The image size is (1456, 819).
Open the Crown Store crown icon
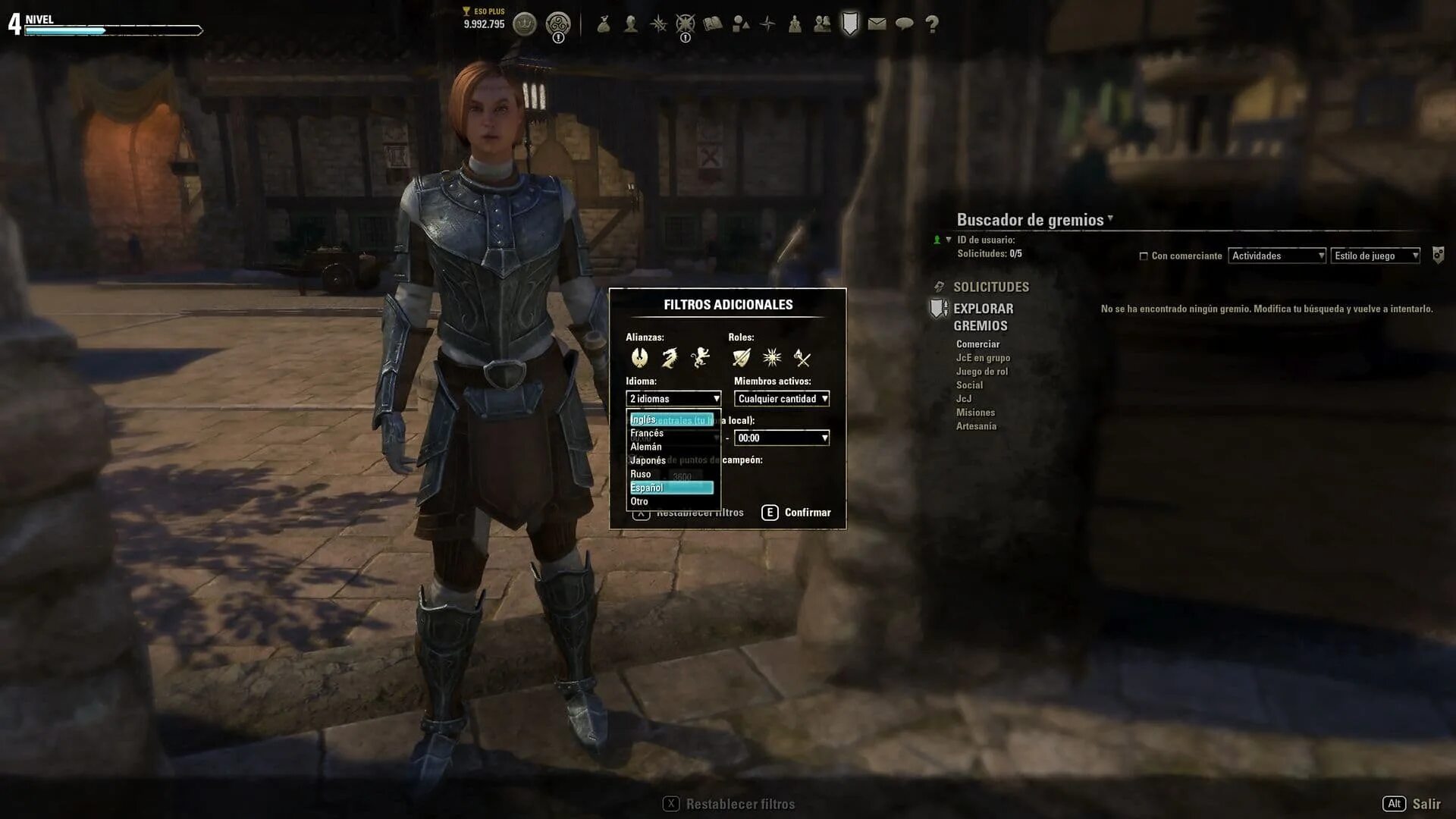(x=525, y=24)
